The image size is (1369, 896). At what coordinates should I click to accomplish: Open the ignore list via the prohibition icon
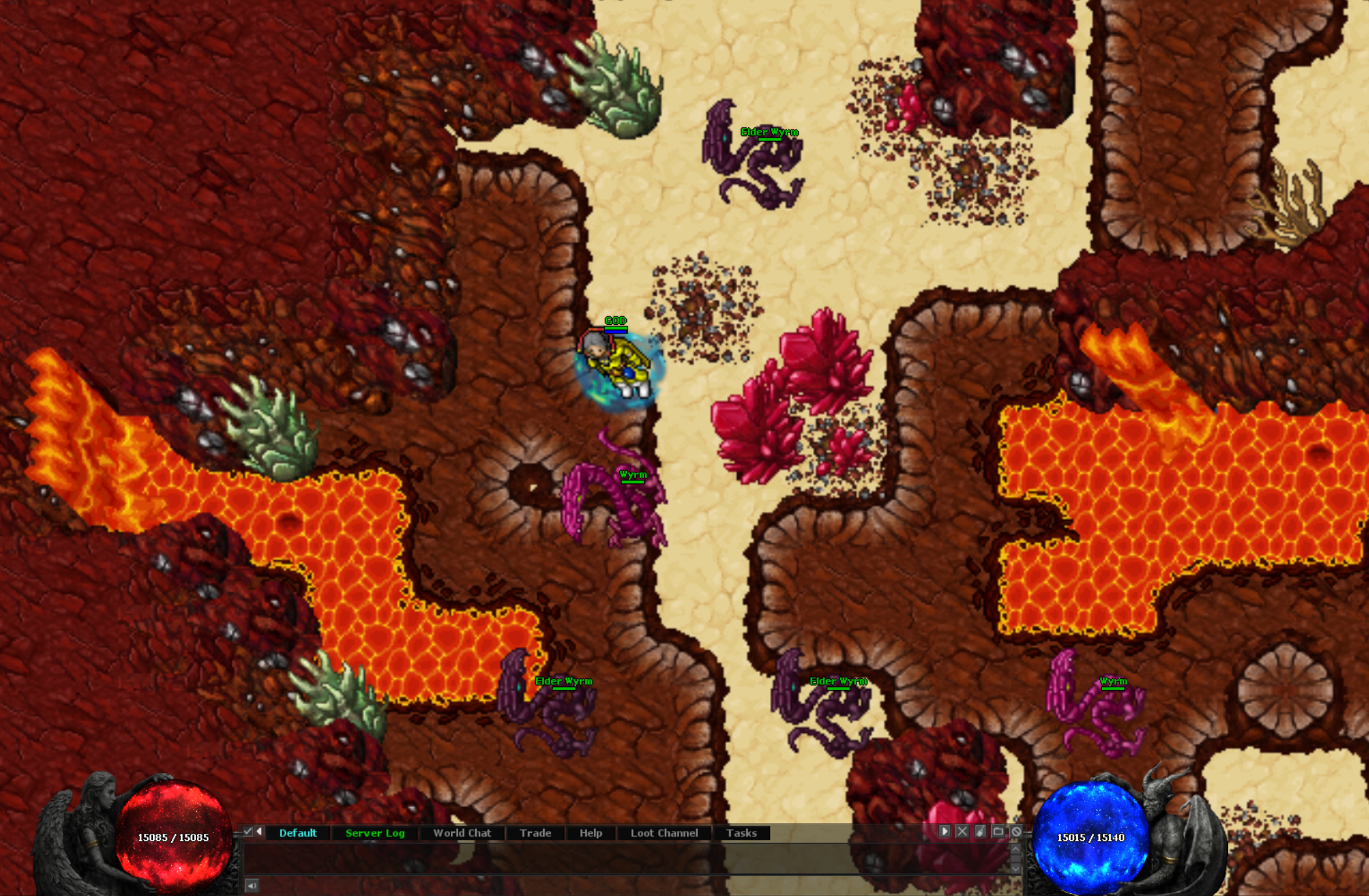click(1017, 832)
